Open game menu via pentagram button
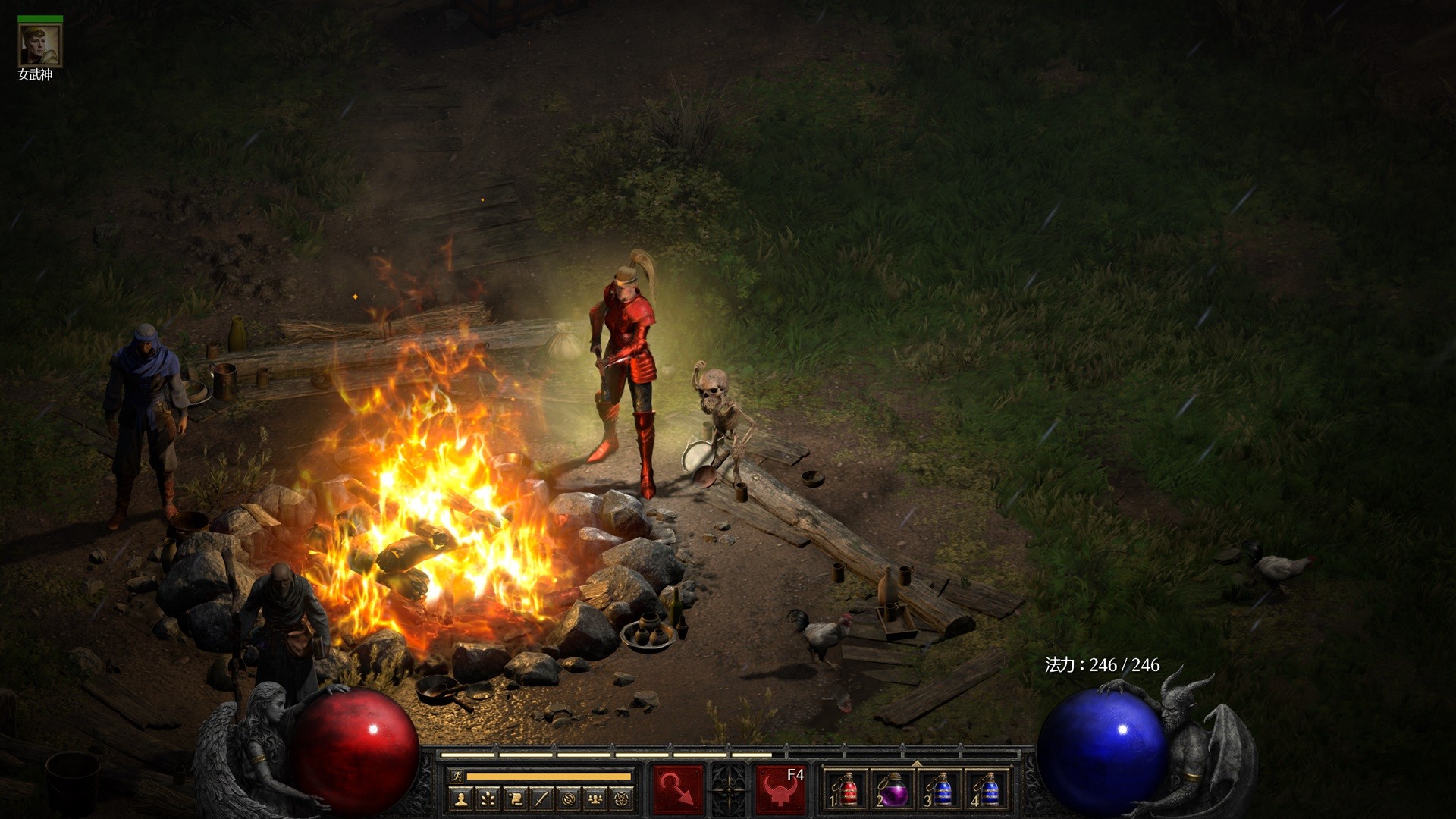 pos(622,799)
